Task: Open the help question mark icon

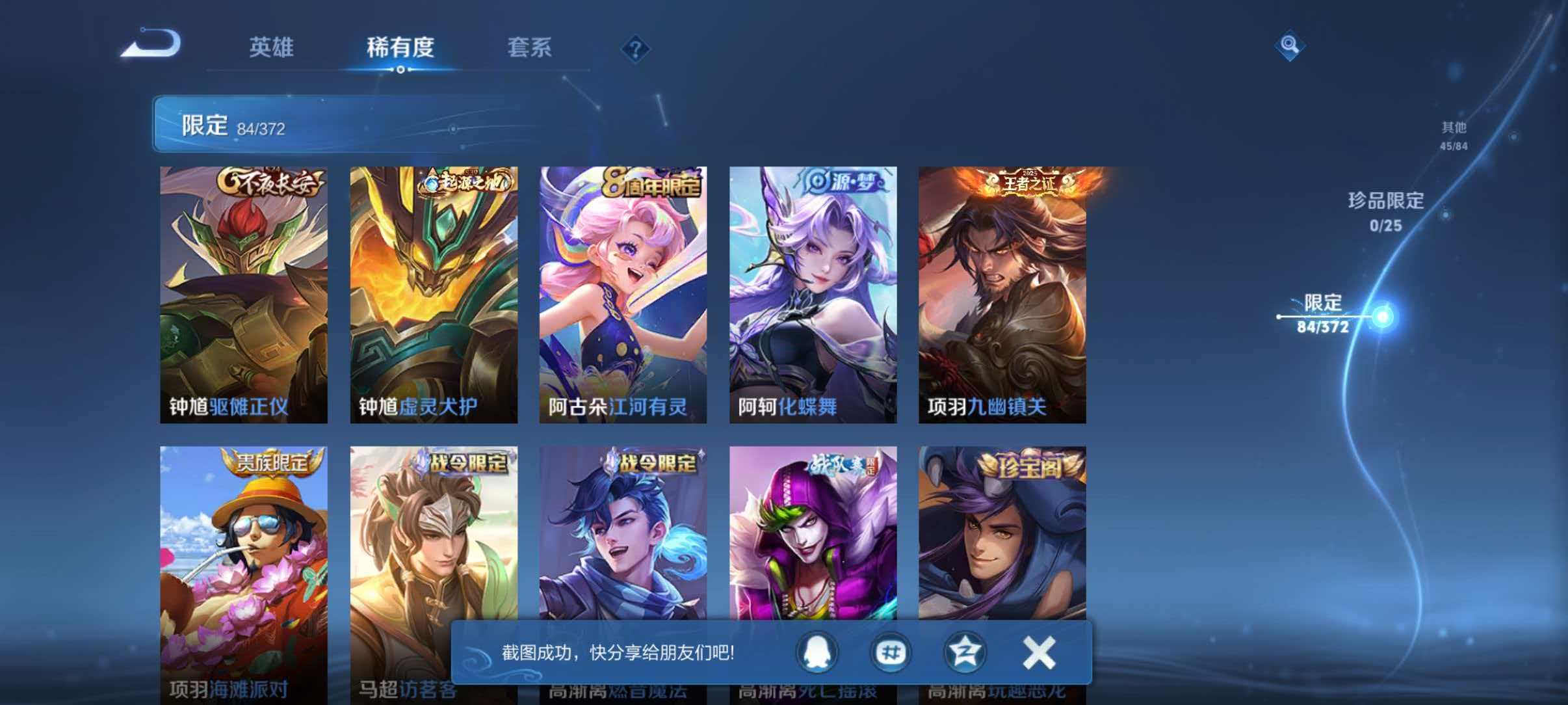Action: tap(636, 49)
